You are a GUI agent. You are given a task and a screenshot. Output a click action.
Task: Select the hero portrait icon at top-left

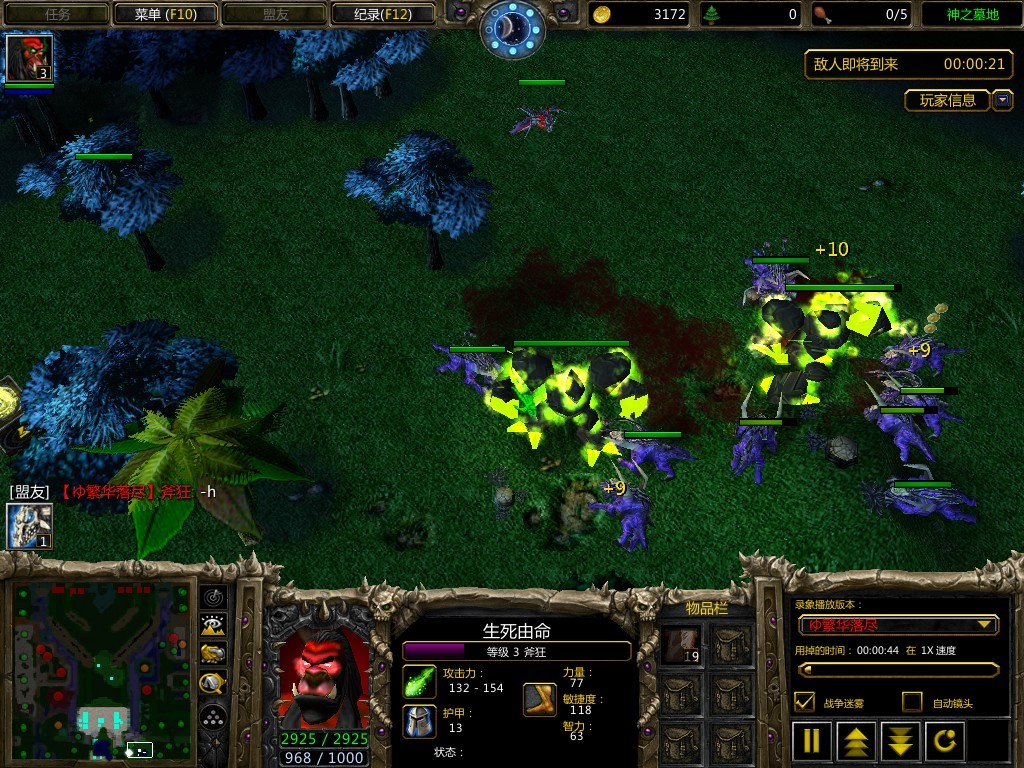(x=28, y=58)
